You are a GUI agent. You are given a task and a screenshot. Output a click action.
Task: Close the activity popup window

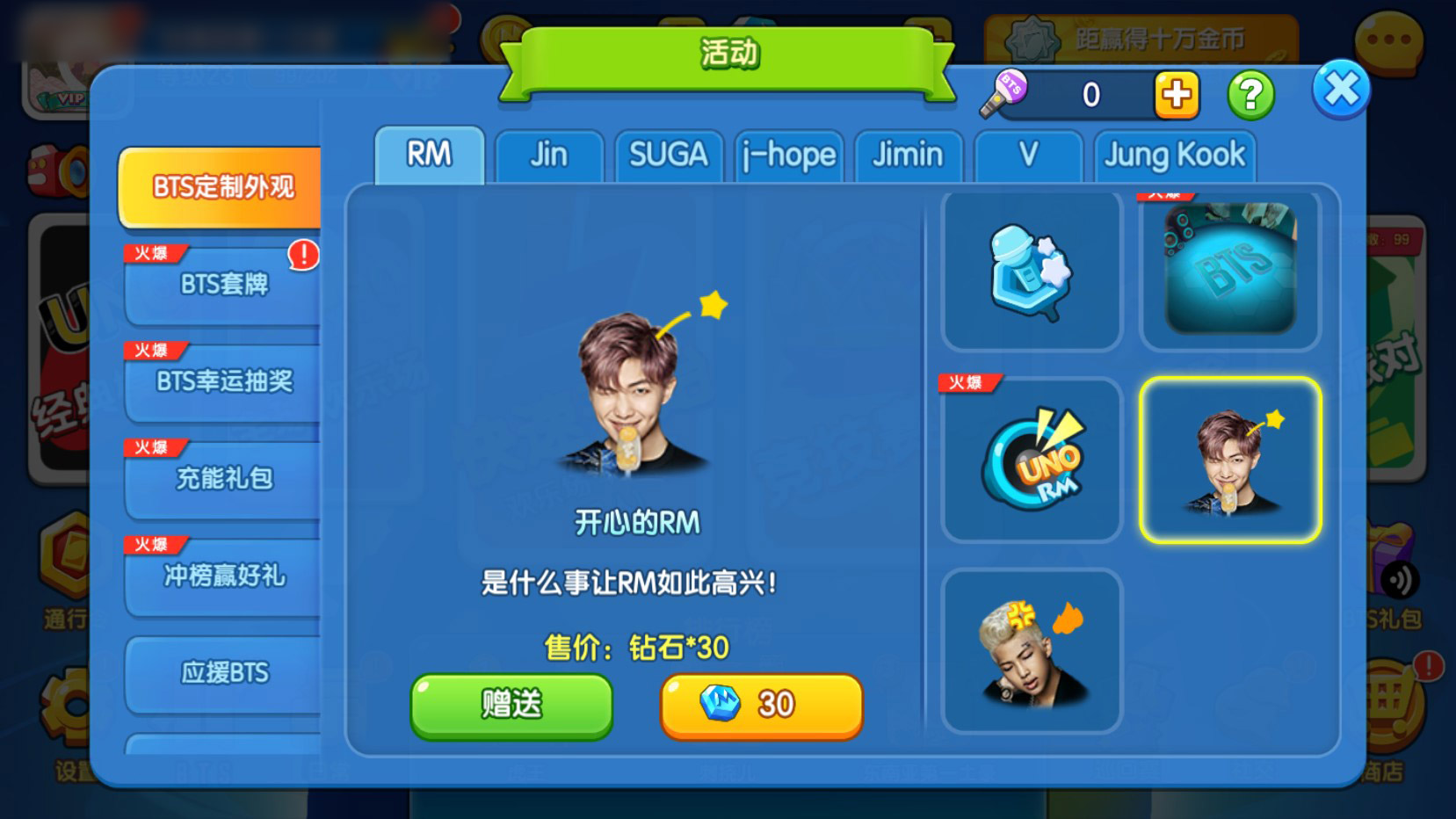tap(1340, 90)
